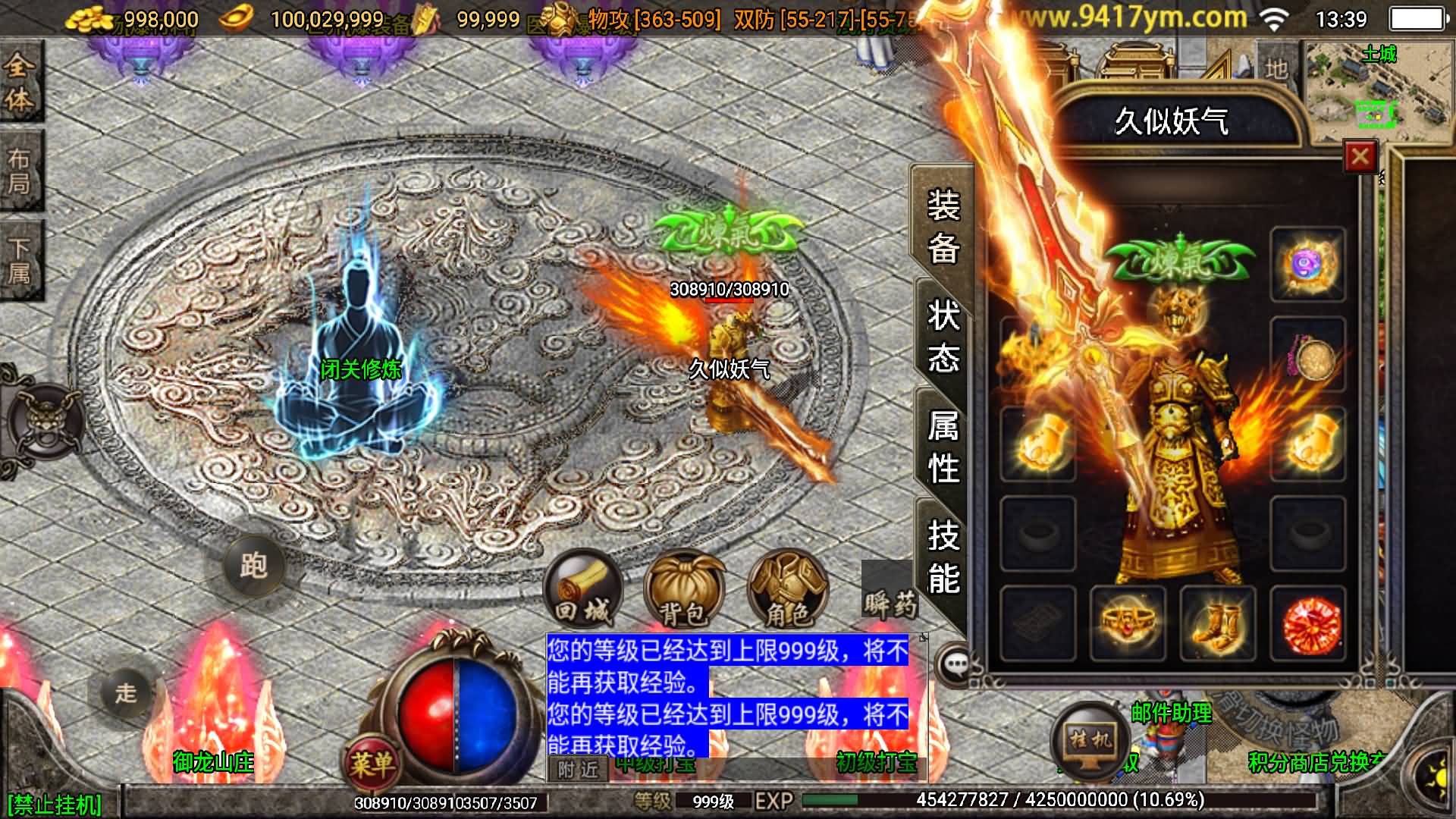Switch chat to the 附近 nearby channel
1456x819 pixels.
[578, 770]
